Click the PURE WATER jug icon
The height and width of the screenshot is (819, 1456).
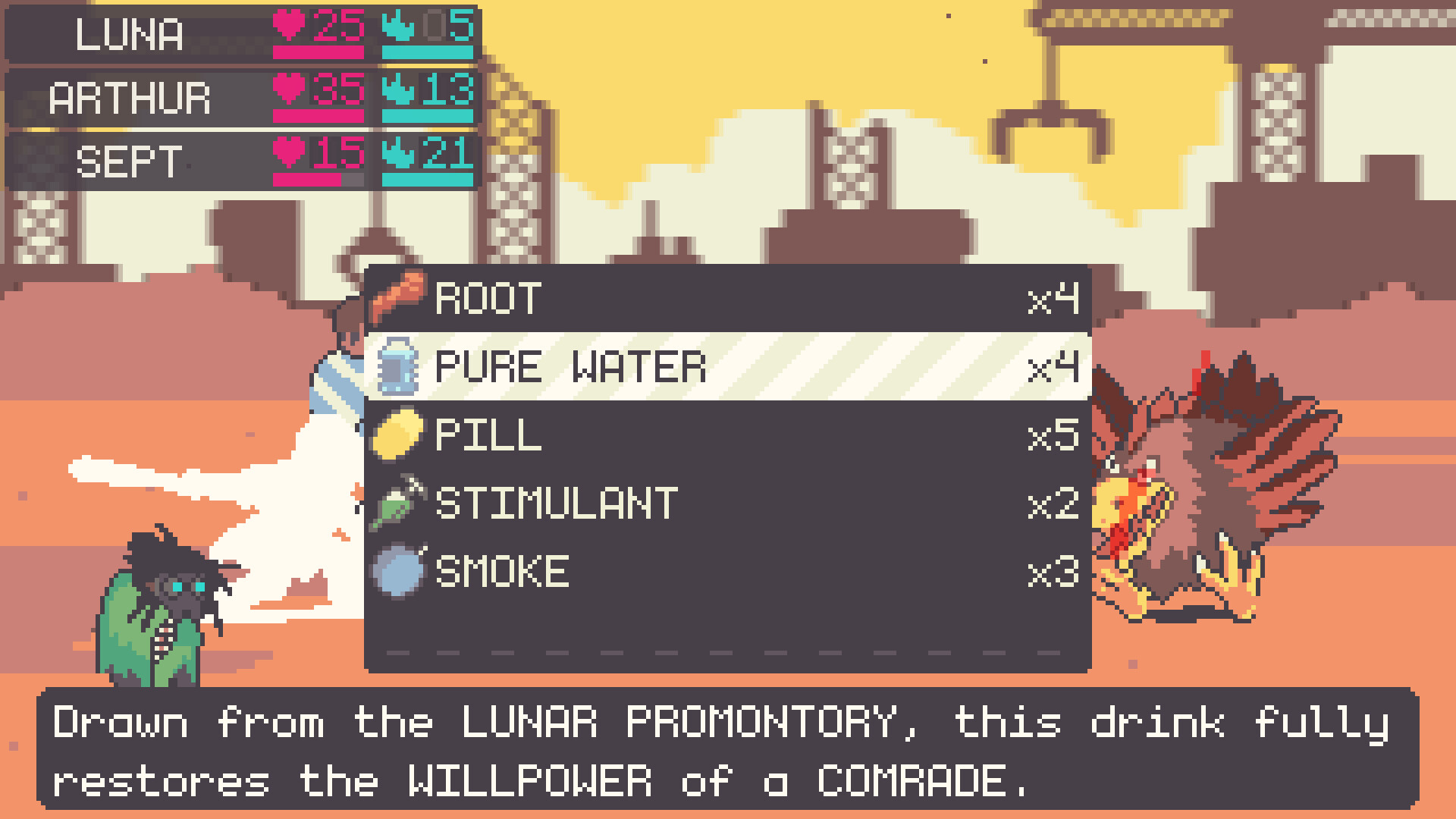click(x=400, y=366)
